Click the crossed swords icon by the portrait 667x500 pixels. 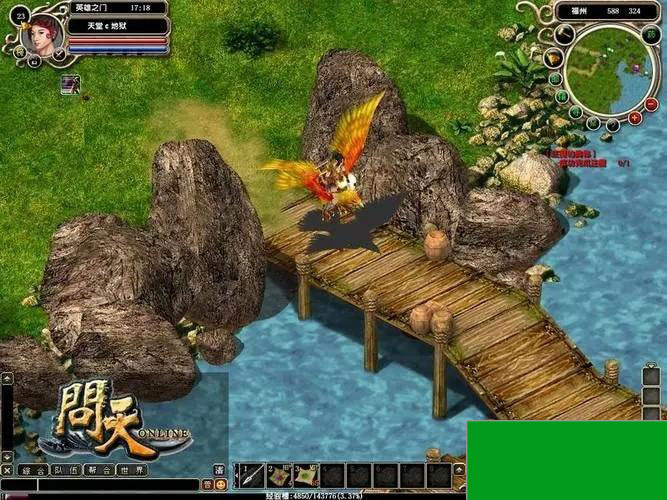[x=59, y=53]
